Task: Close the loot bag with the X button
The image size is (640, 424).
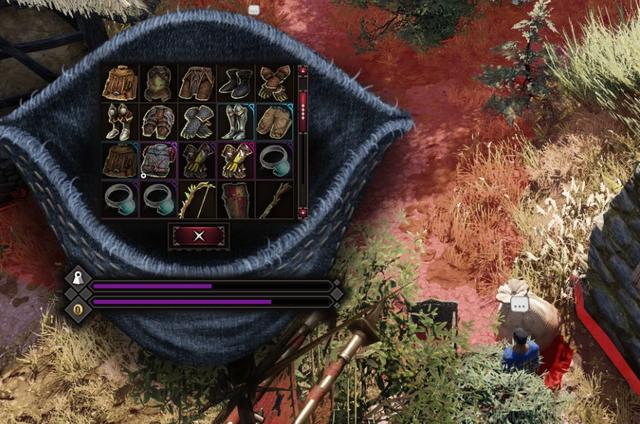Action: pos(198,236)
